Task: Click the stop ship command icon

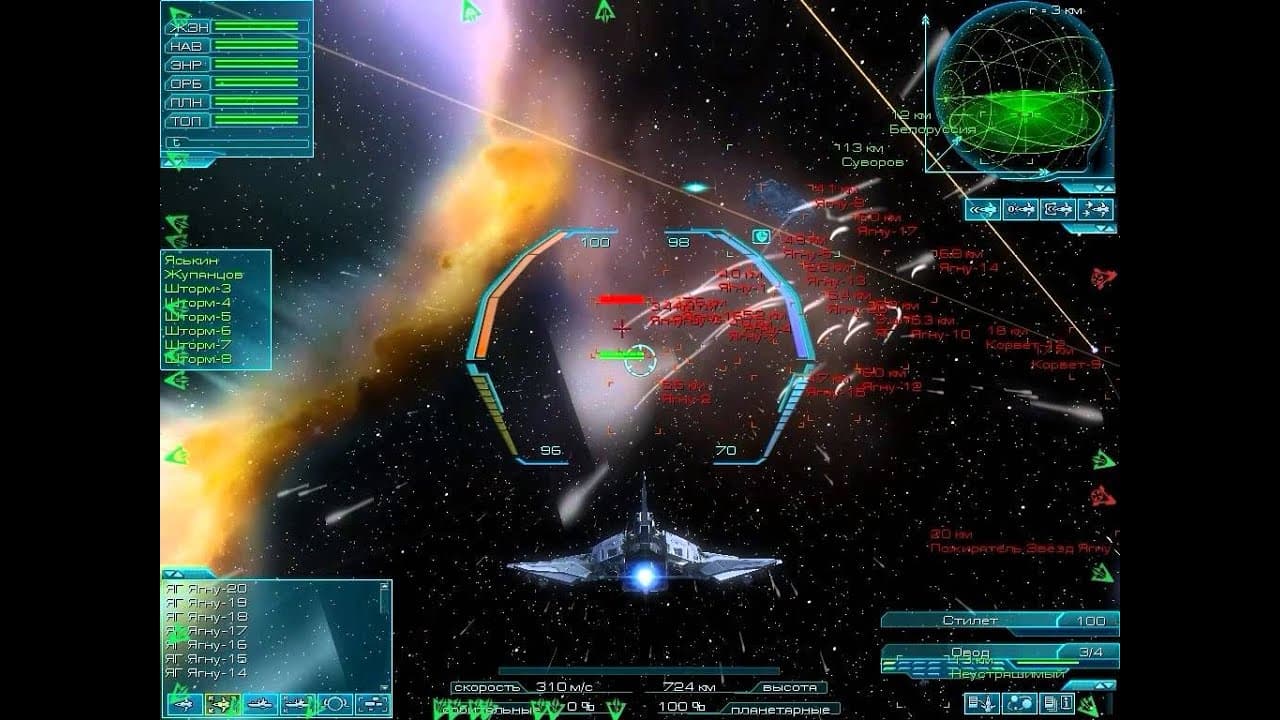Action: (x=1021, y=211)
